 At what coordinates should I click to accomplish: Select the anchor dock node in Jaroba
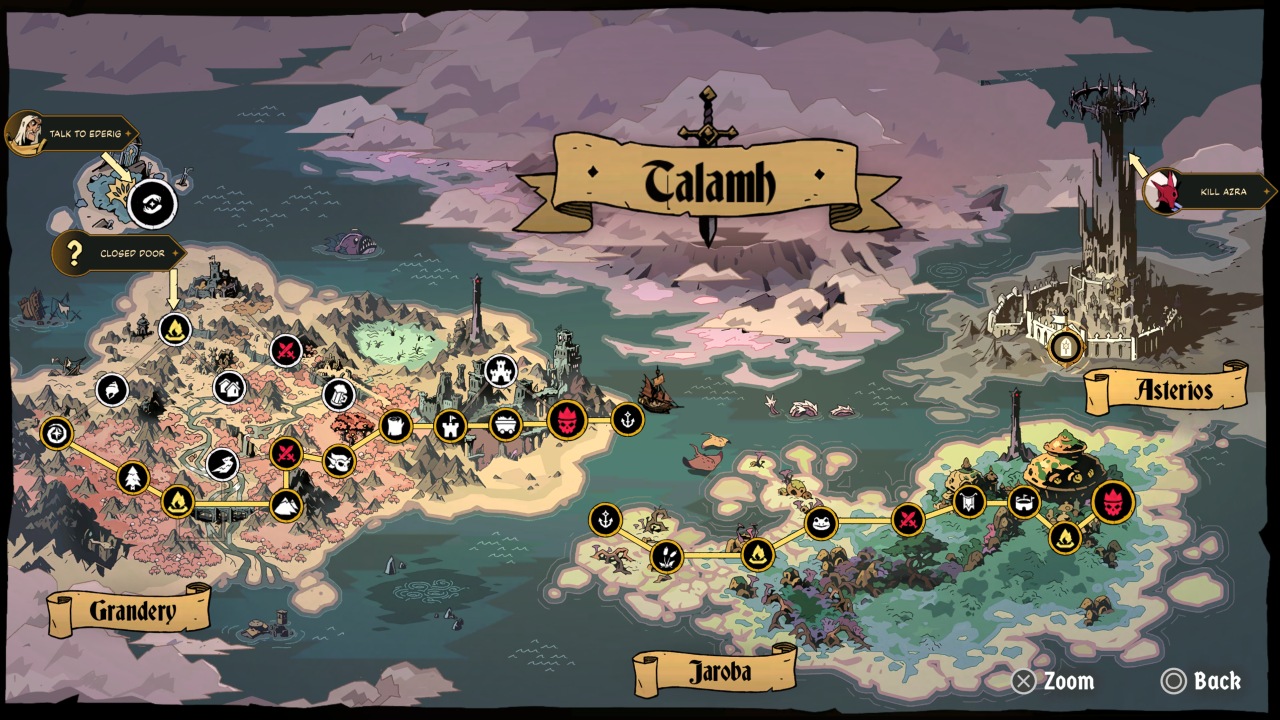(605, 520)
